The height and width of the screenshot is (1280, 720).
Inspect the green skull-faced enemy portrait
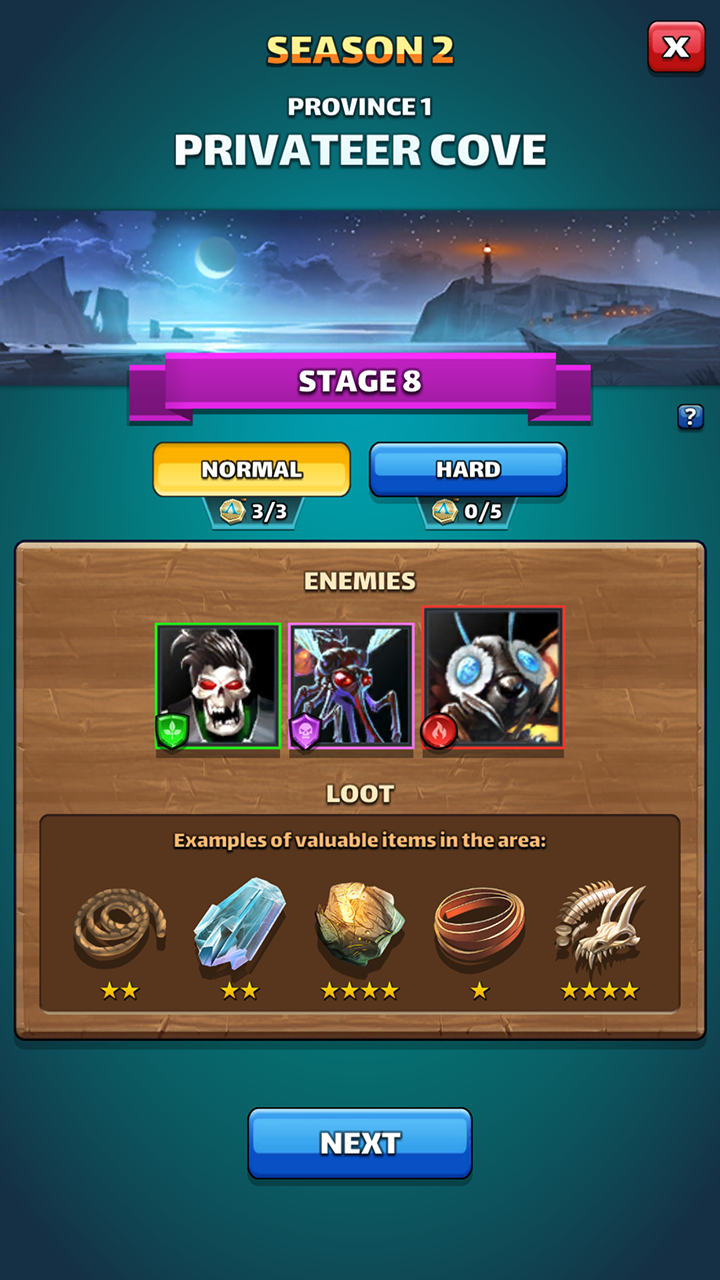[218, 685]
